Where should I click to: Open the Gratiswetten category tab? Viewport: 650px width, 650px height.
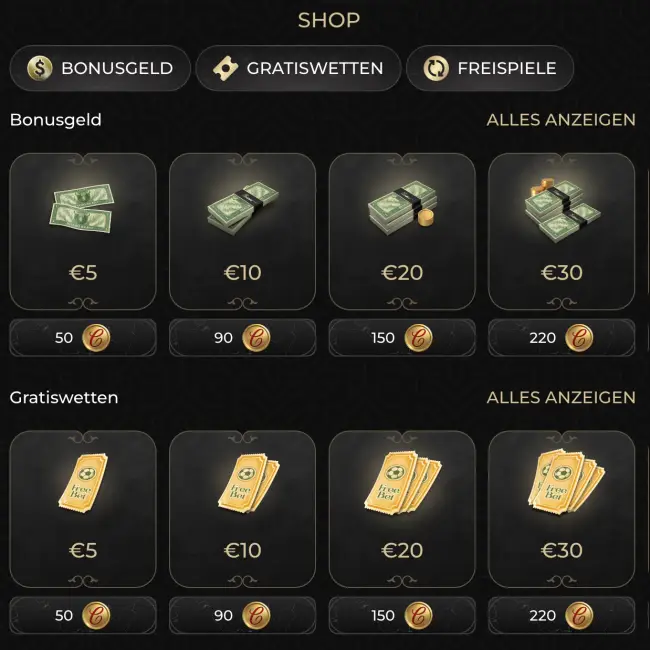pos(298,68)
